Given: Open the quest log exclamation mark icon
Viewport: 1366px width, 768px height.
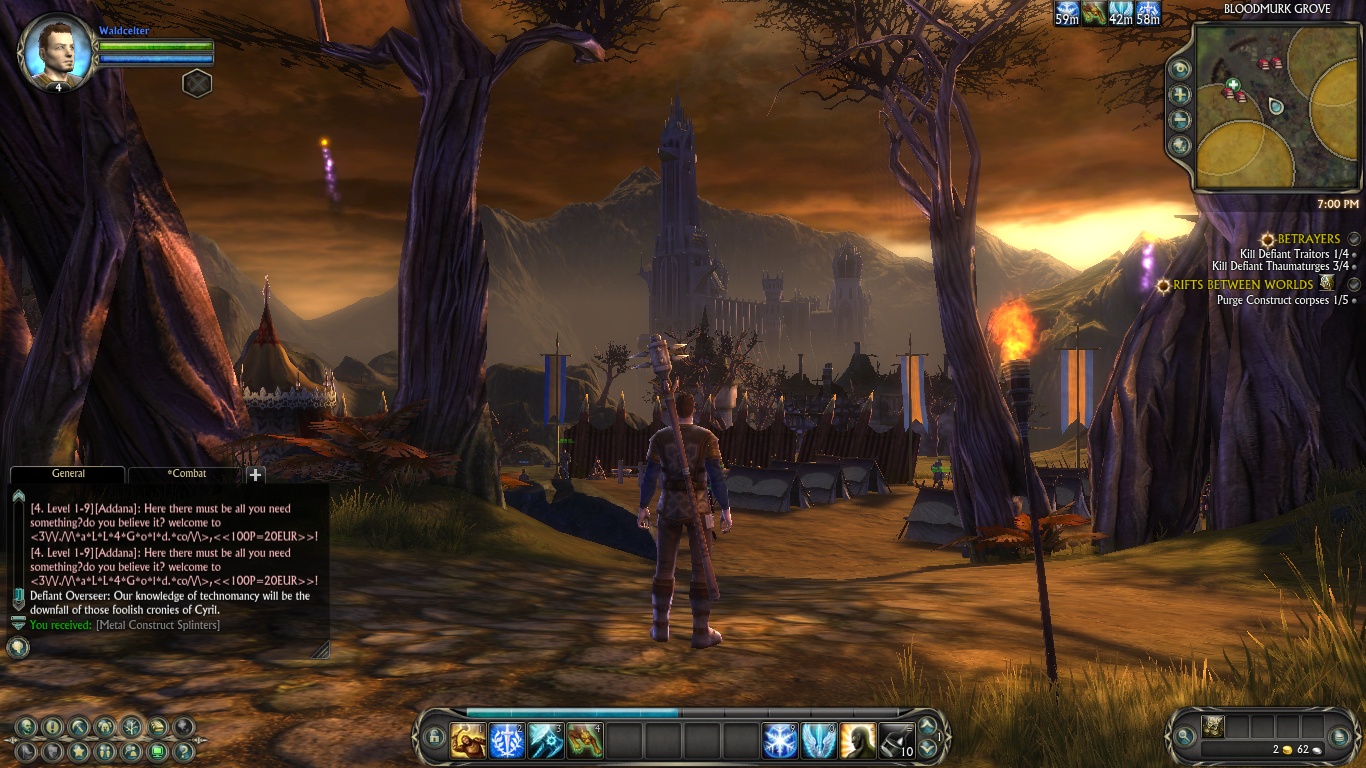Looking at the screenshot, I should click(x=53, y=727).
